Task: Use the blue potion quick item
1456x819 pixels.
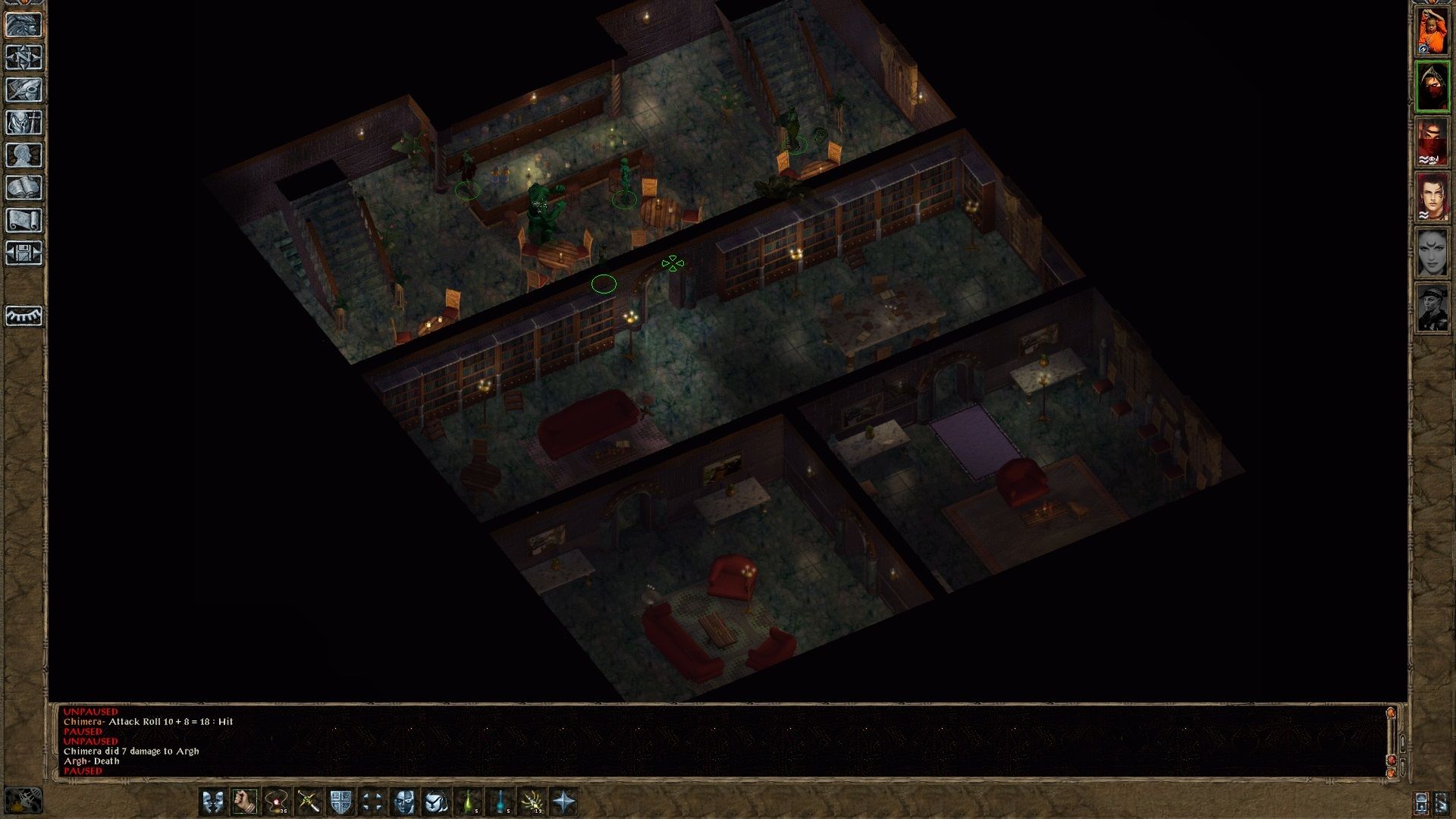Action: point(500,801)
